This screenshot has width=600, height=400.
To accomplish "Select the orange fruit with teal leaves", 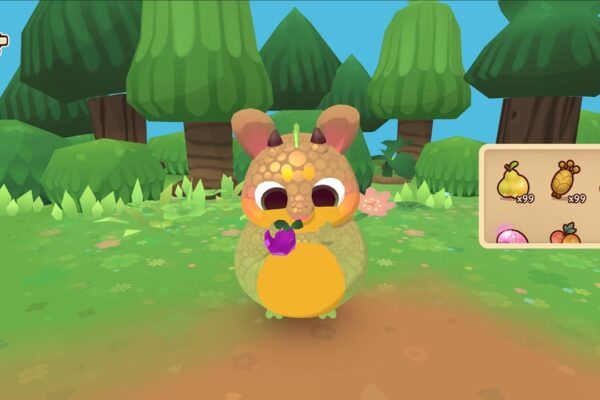I will [565, 235].
